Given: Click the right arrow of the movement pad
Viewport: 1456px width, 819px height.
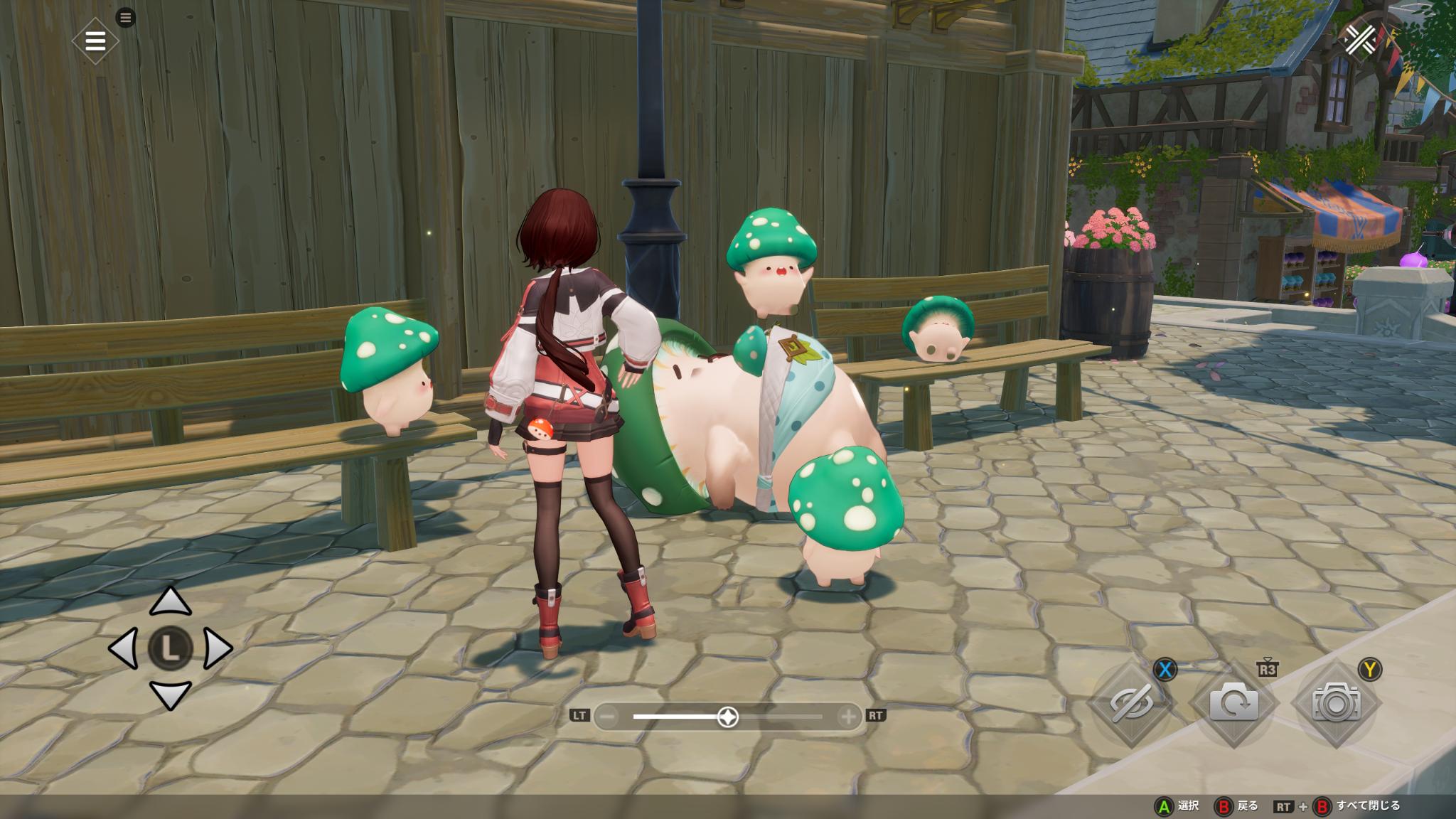Looking at the screenshot, I should coord(218,648).
